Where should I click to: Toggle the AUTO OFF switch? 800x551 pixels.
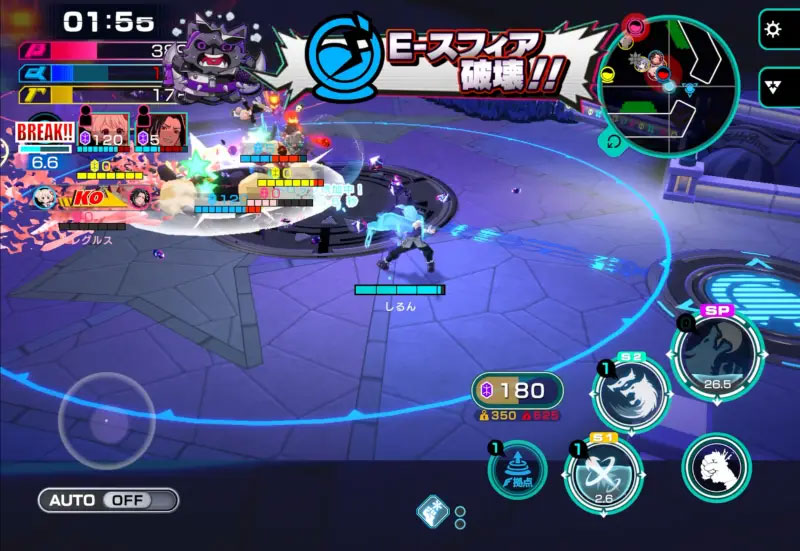[x=108, y=500]
